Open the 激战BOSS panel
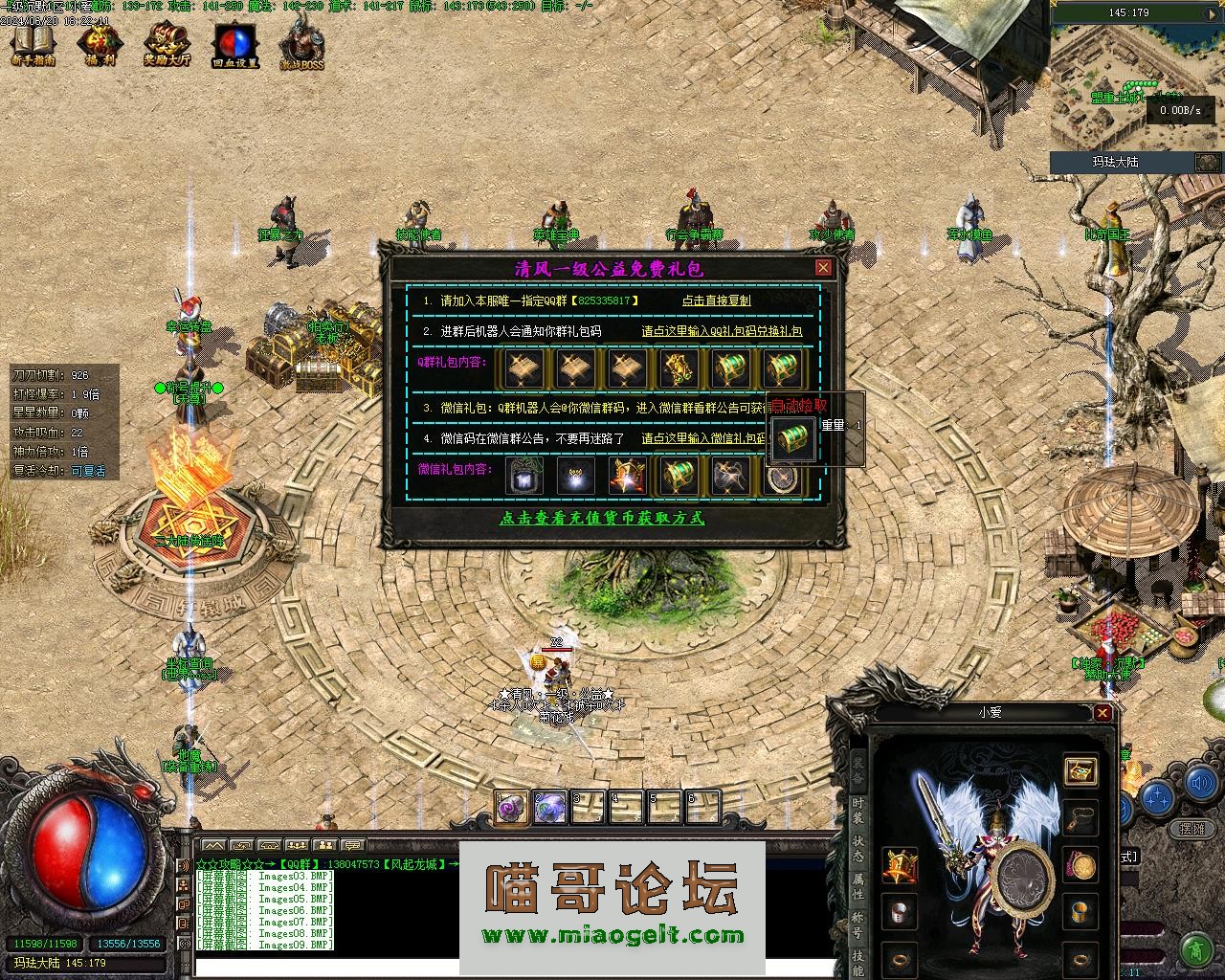 pos(301,45)
